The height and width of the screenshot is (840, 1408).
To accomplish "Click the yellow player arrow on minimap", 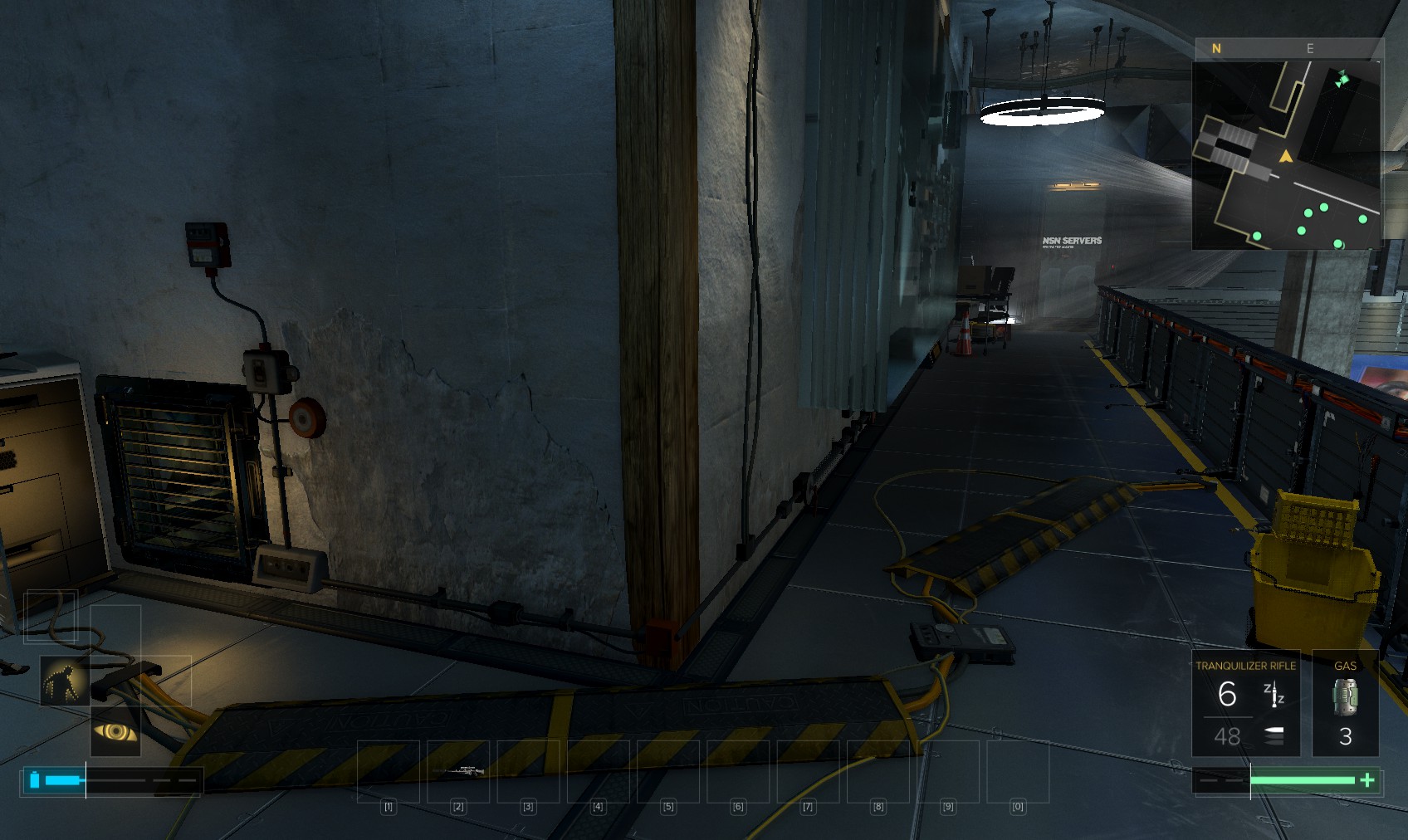I will (x=1286, y=156).
